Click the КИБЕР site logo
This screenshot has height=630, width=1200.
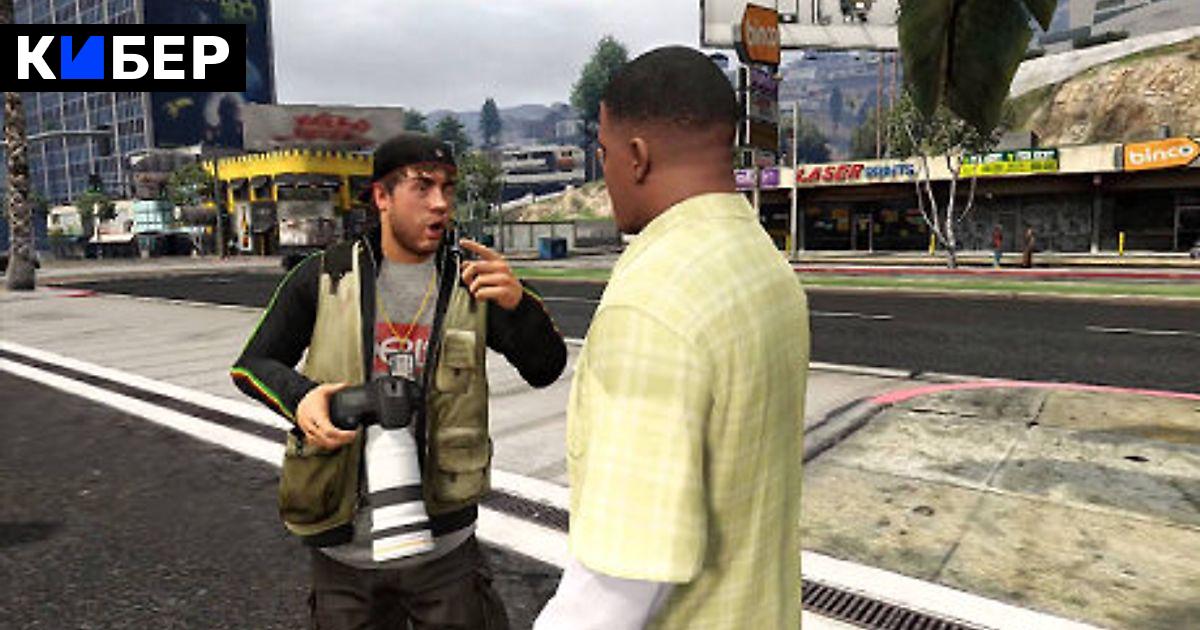(x=123, y=58)
